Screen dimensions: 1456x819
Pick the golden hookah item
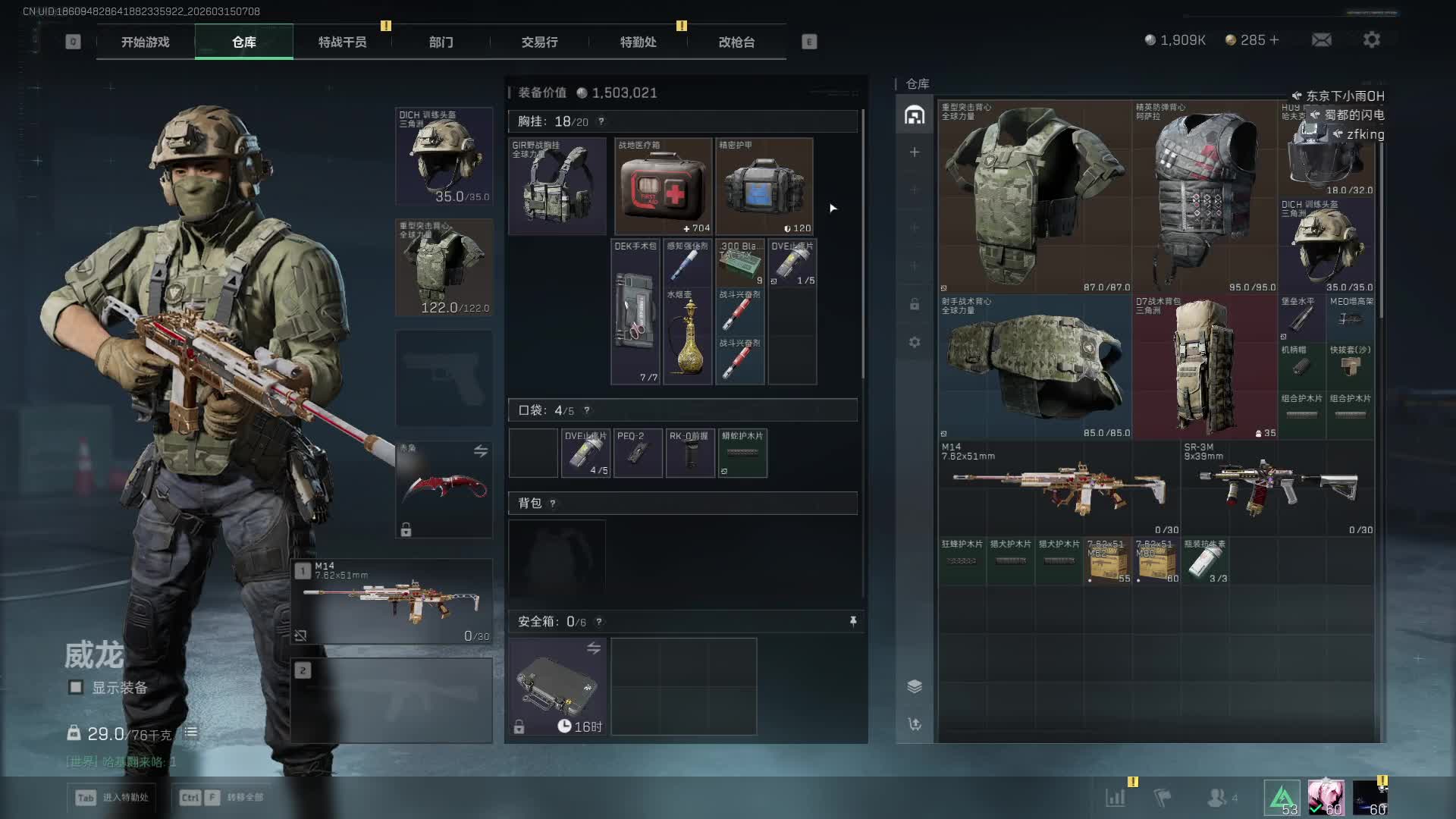tap(688, 337)
